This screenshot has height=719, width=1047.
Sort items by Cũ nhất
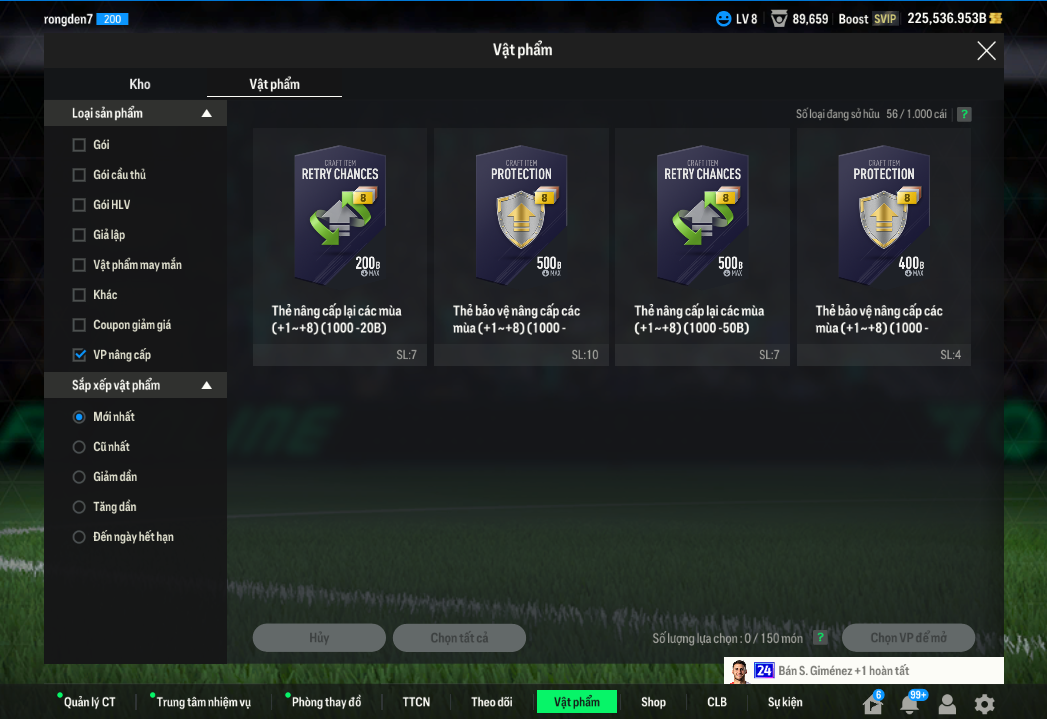tap(80, 447)
